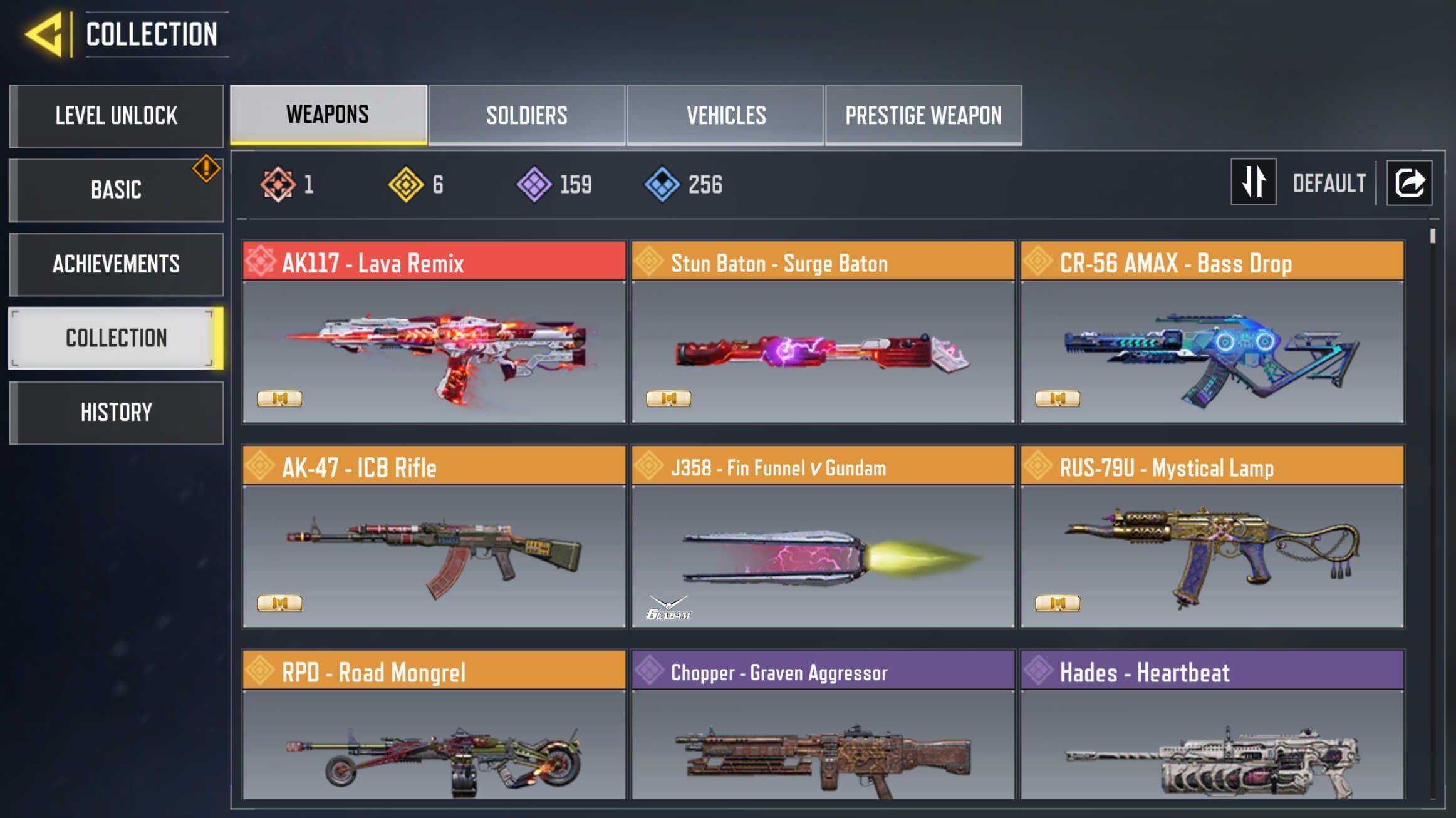Click the share/export icon beside DEFAULT
The height and width of the screenshot is (818, 1456).
tap(1411, 182)
